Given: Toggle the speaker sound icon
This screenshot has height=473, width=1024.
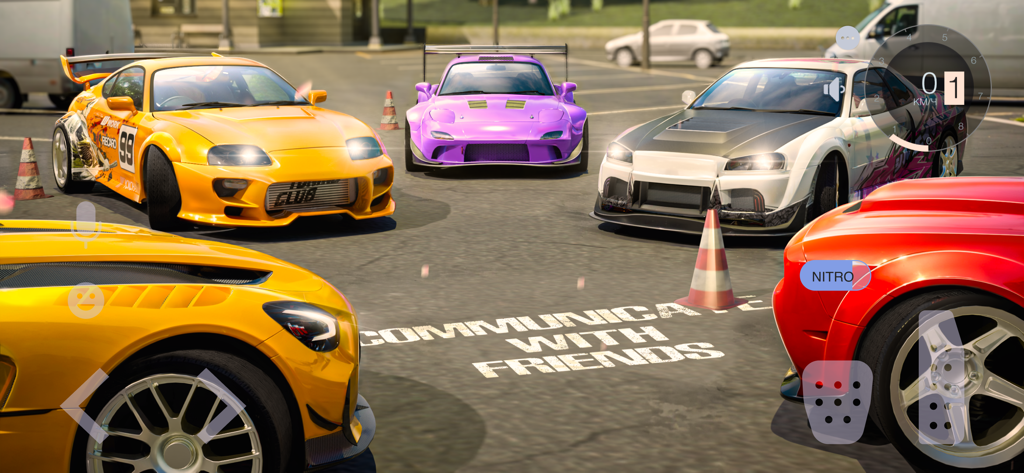Looking at the screenshot, I should coord(833,91).
